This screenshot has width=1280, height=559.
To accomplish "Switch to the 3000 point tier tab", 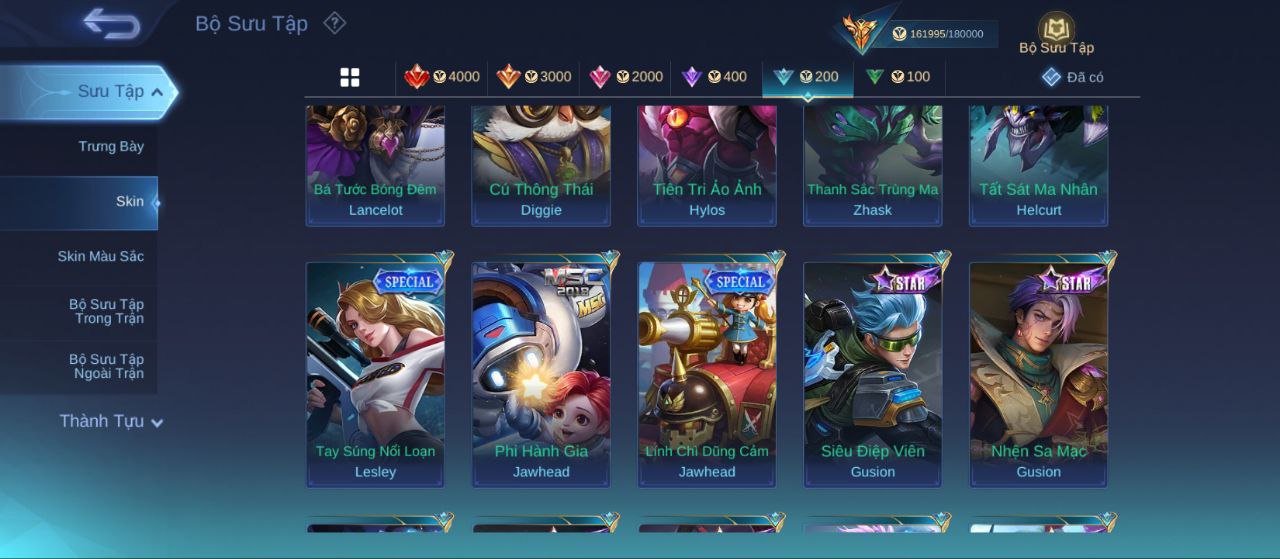I will point(534,77).
